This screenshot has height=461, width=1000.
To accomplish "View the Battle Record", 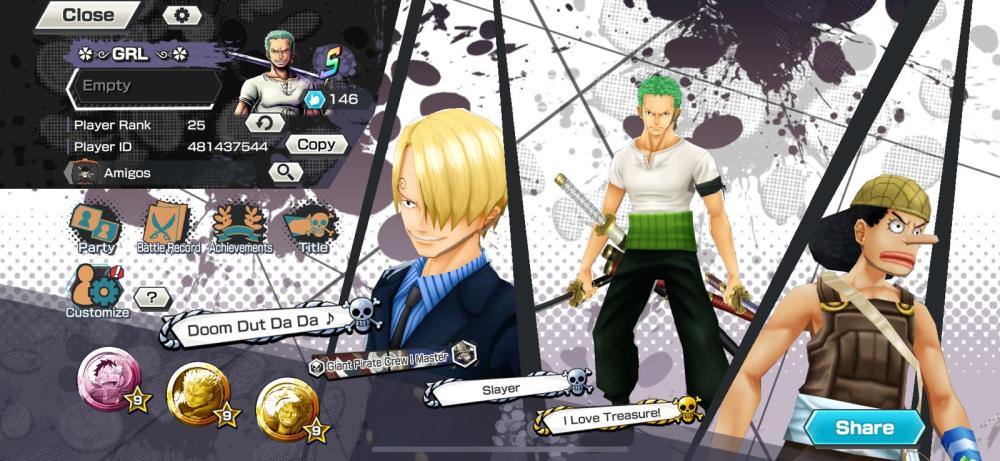I will (x=167, y=227).
